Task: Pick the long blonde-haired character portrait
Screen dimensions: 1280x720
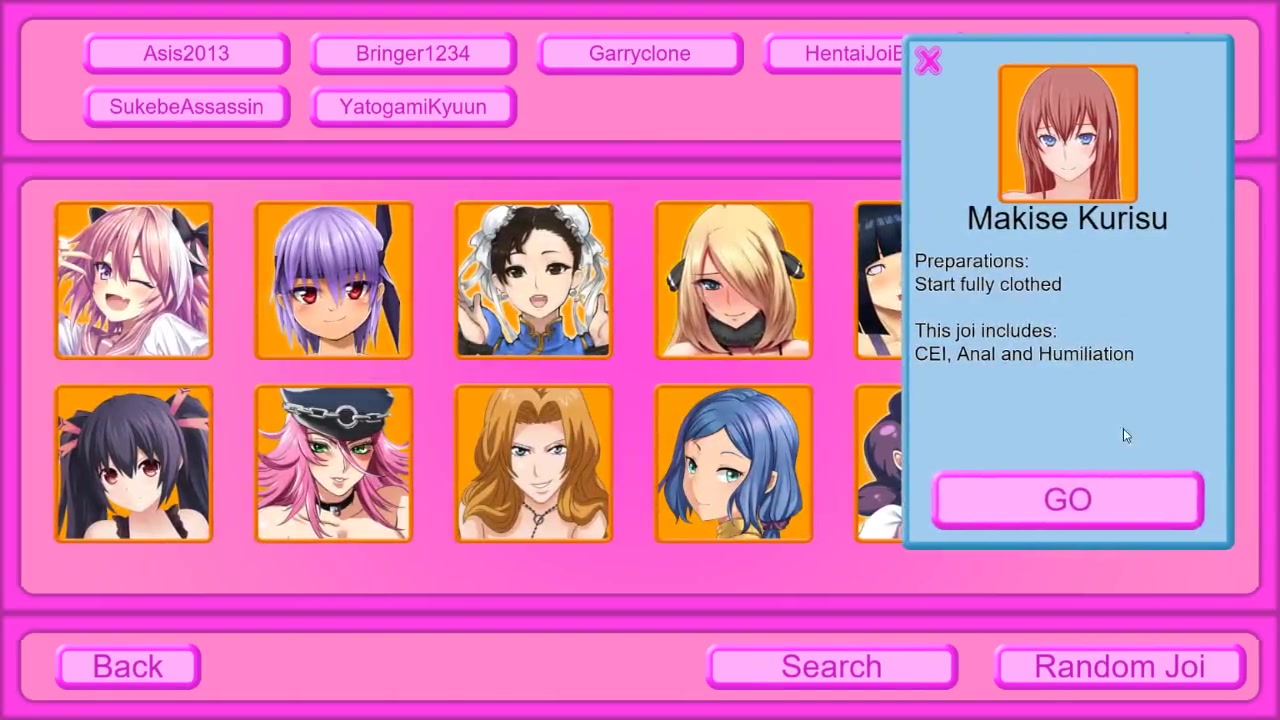Action: pyautogui.click(x=734, y=280)
